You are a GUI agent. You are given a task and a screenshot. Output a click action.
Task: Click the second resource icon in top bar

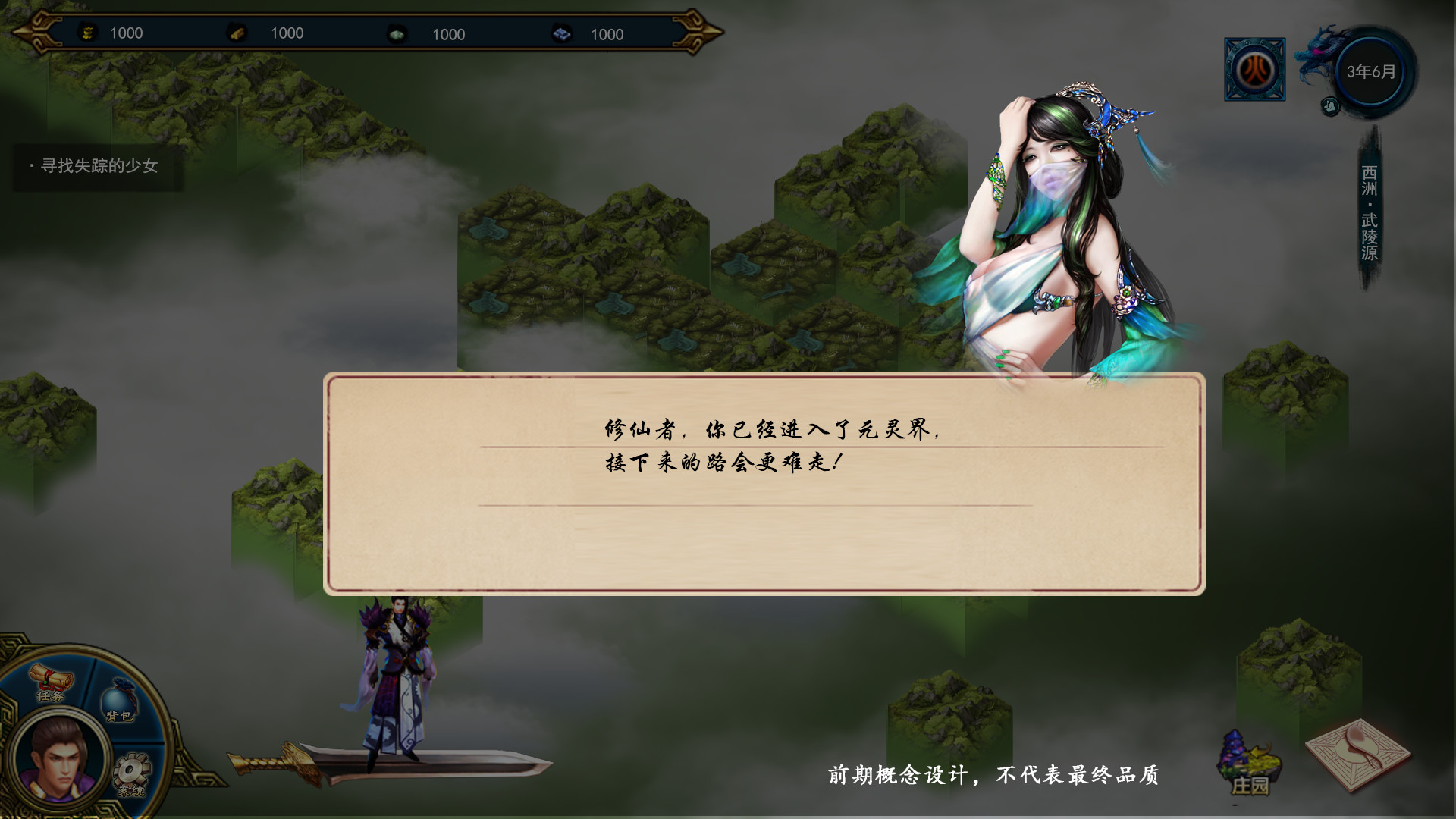coord(236,33)
